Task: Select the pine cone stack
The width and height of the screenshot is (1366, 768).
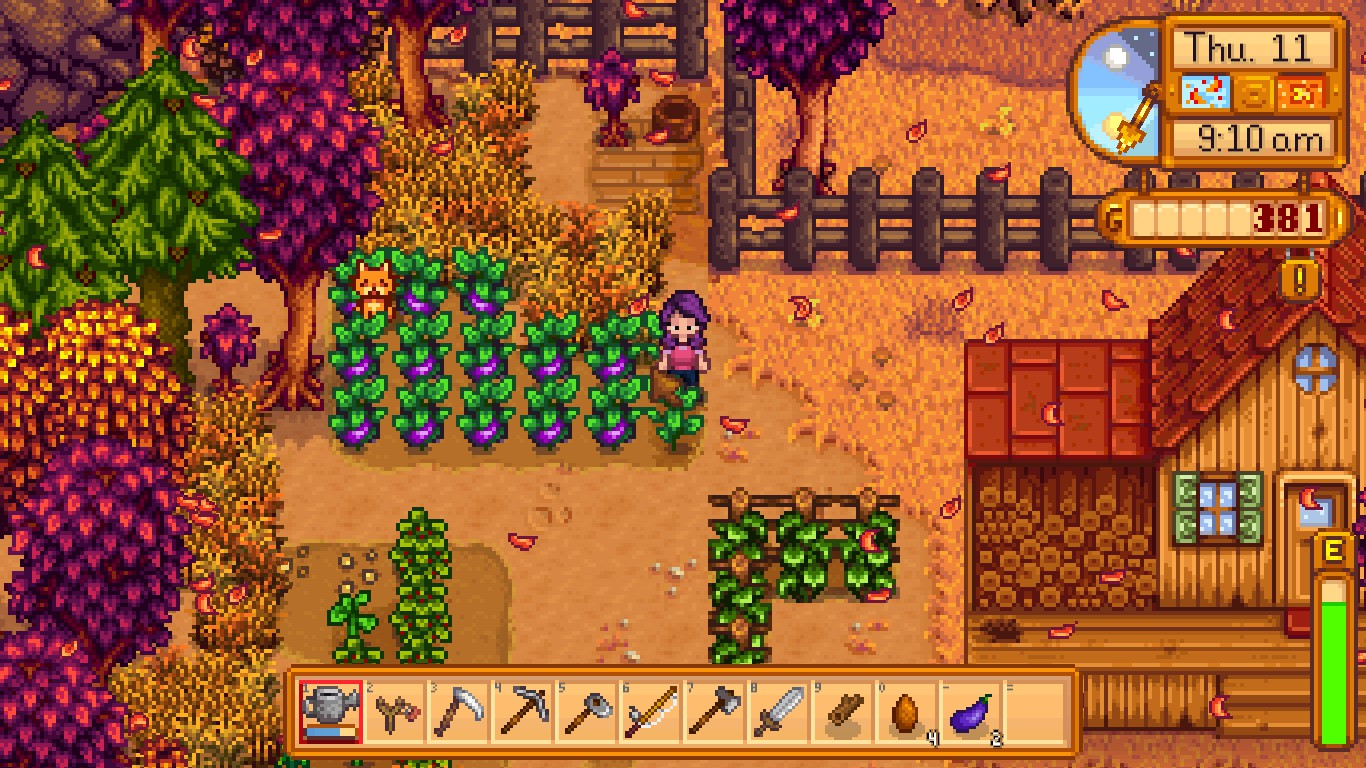Action: click(x=907, y=711)
